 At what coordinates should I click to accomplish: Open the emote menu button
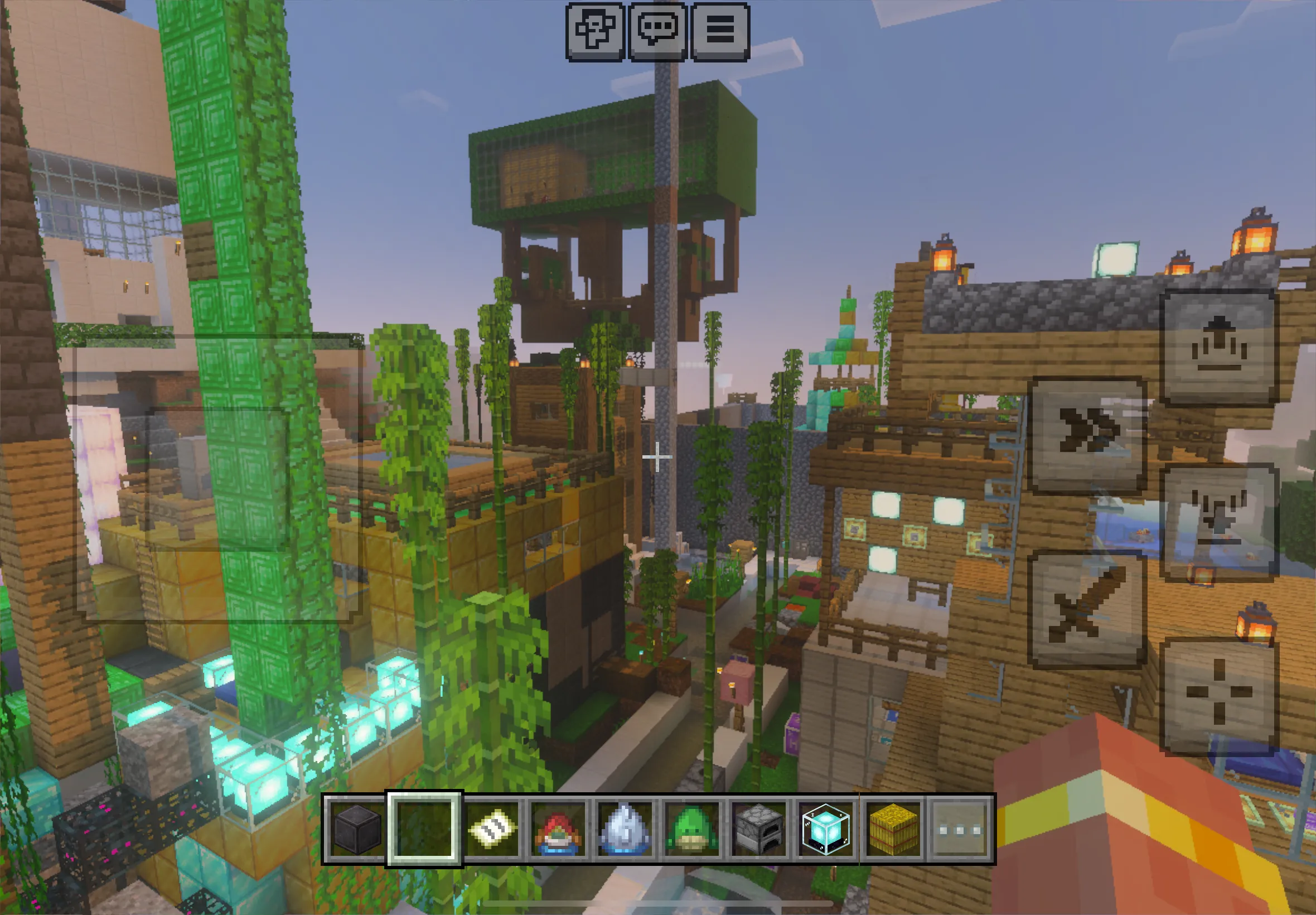[594, 31]
